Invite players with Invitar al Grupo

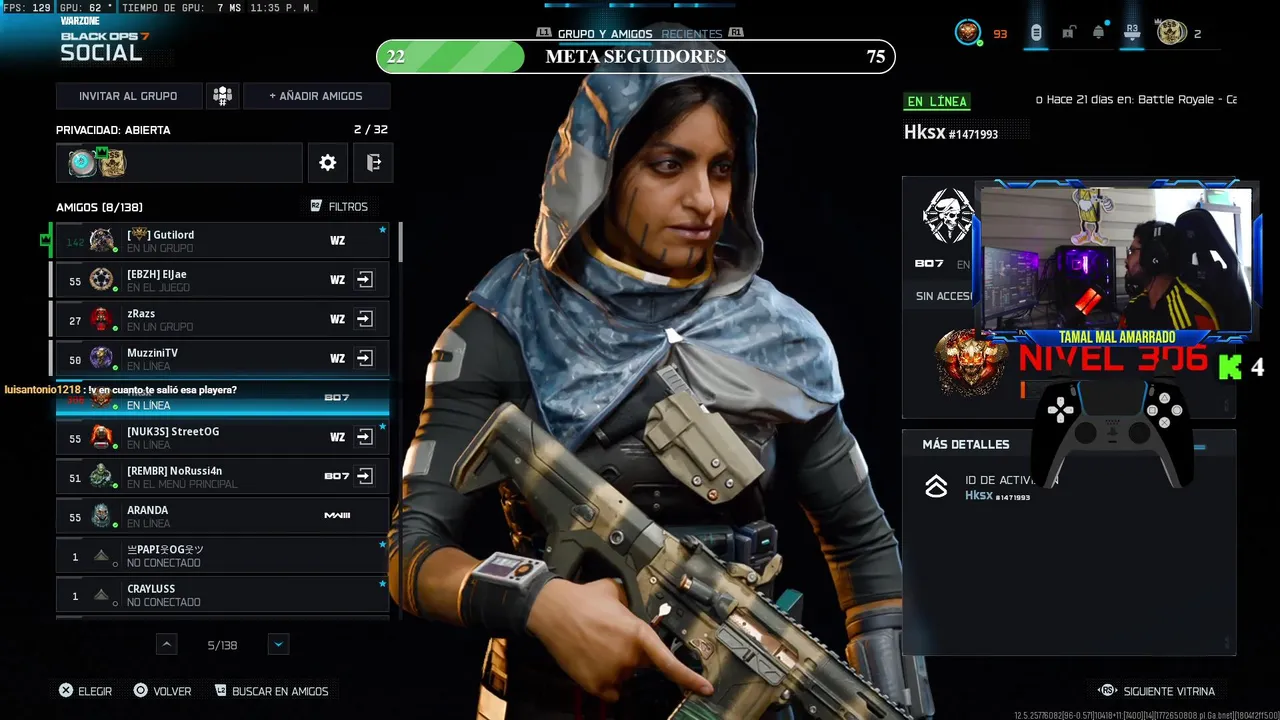tap(128, 96)
